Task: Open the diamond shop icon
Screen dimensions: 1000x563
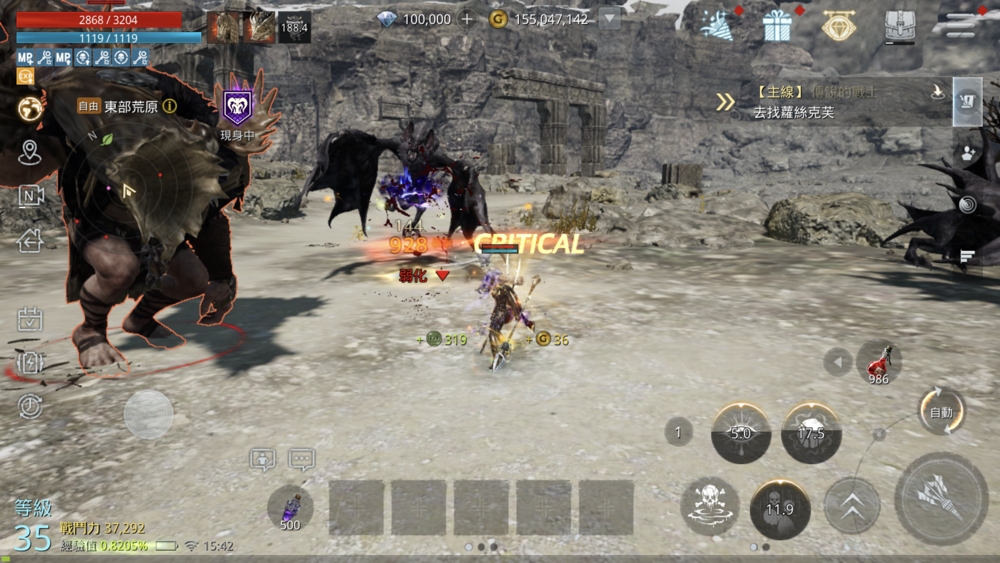Action: coord(838,25)
